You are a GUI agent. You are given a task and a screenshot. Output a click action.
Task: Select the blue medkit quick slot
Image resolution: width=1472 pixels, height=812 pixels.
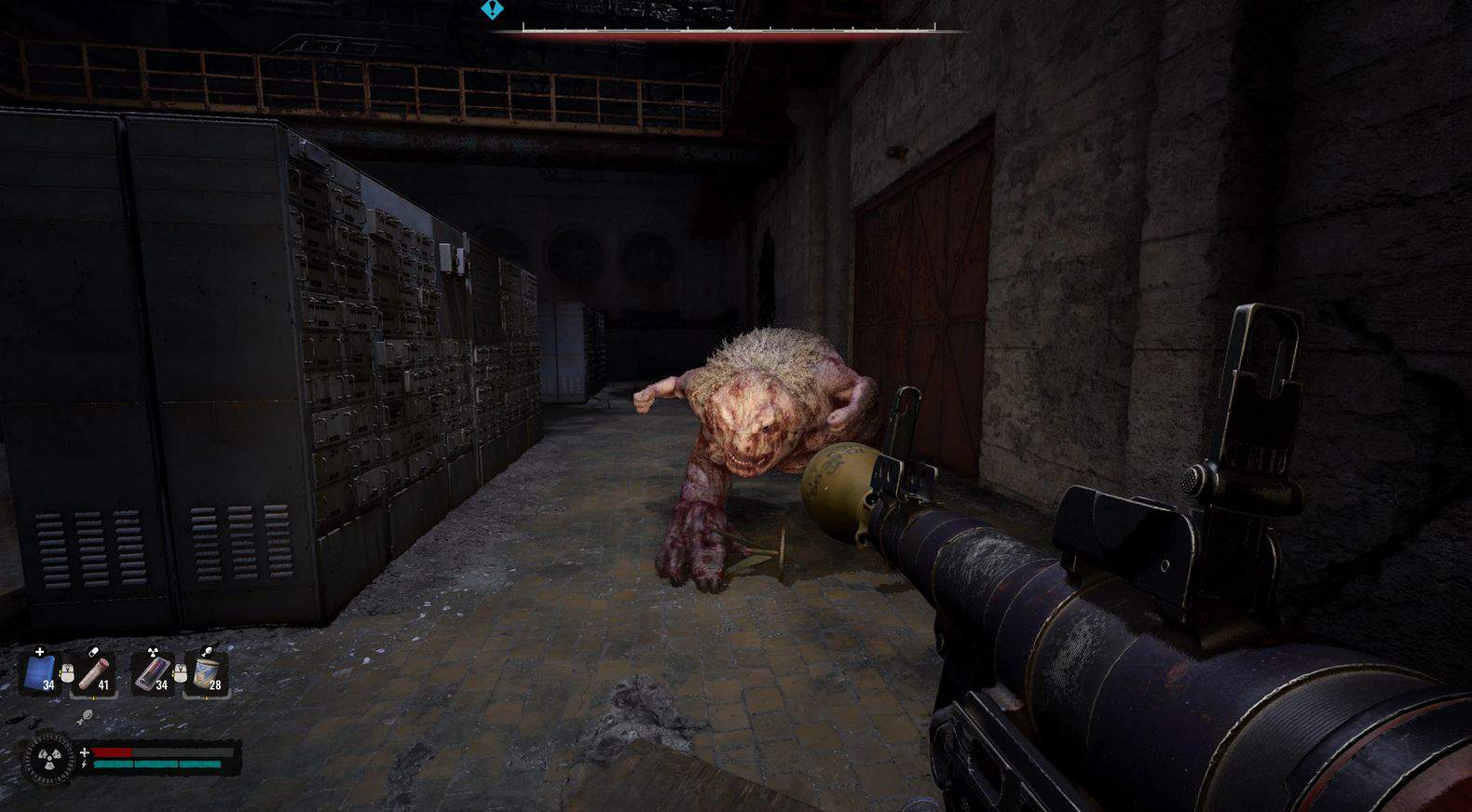[40, 672]
